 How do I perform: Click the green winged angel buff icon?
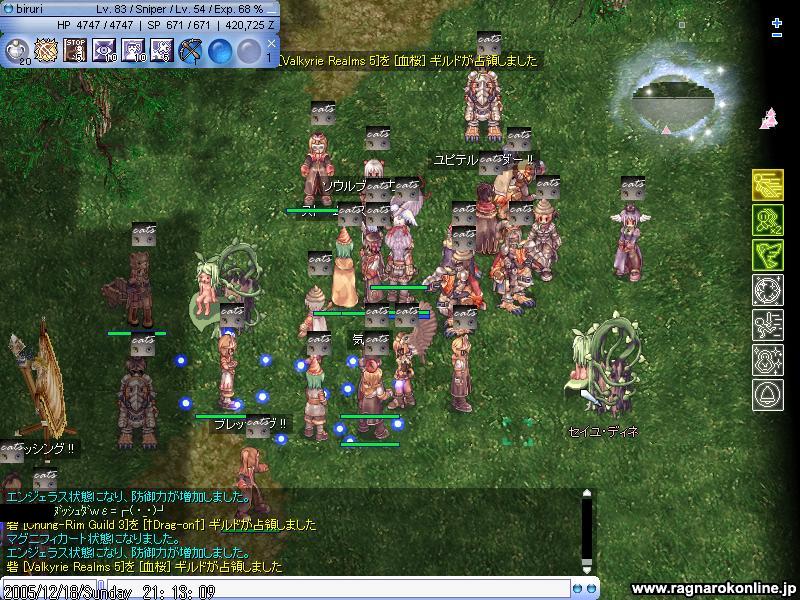tap(767, 255)
